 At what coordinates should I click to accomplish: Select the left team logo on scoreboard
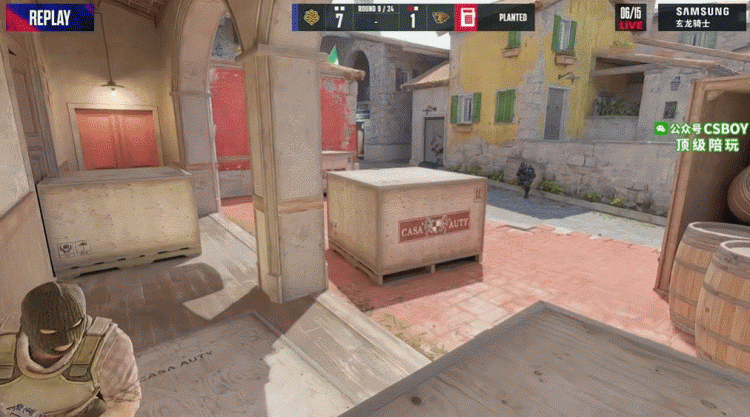310,17
